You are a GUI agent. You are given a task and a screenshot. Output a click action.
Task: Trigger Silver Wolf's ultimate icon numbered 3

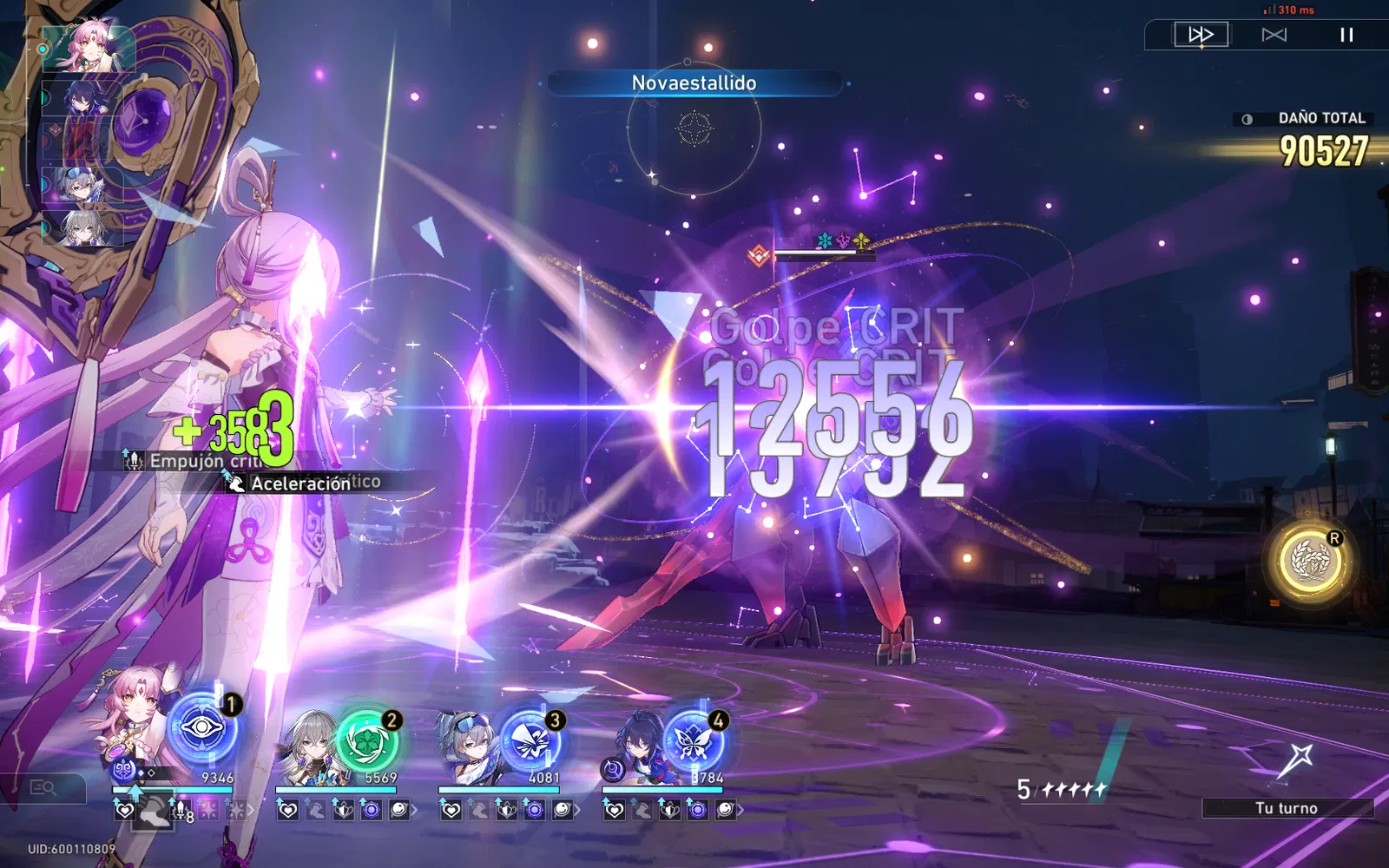529,740
